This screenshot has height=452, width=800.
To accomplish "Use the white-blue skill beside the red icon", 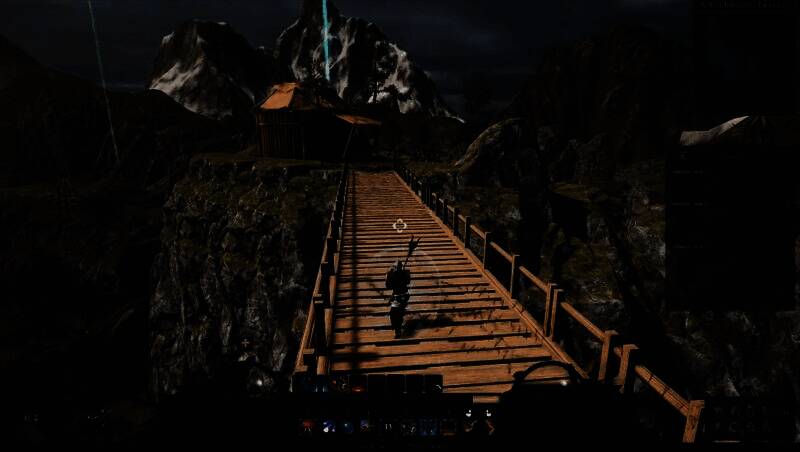I will pyautogui.click(x=327, y=426).
